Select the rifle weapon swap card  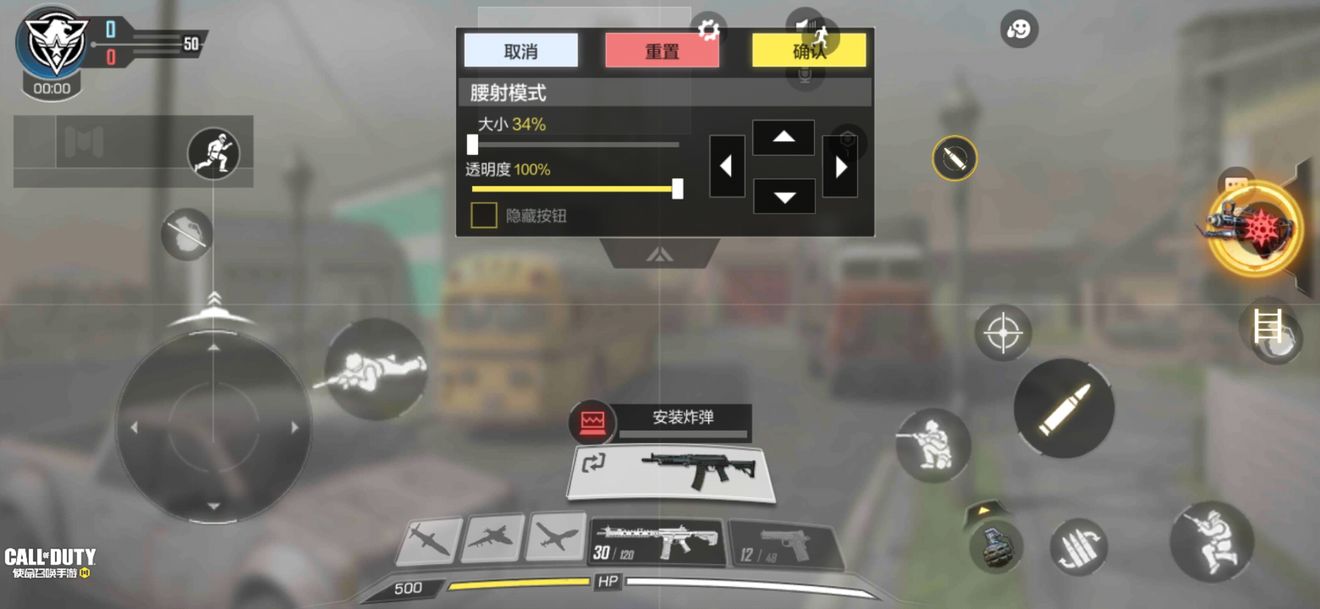coord(671,471)
